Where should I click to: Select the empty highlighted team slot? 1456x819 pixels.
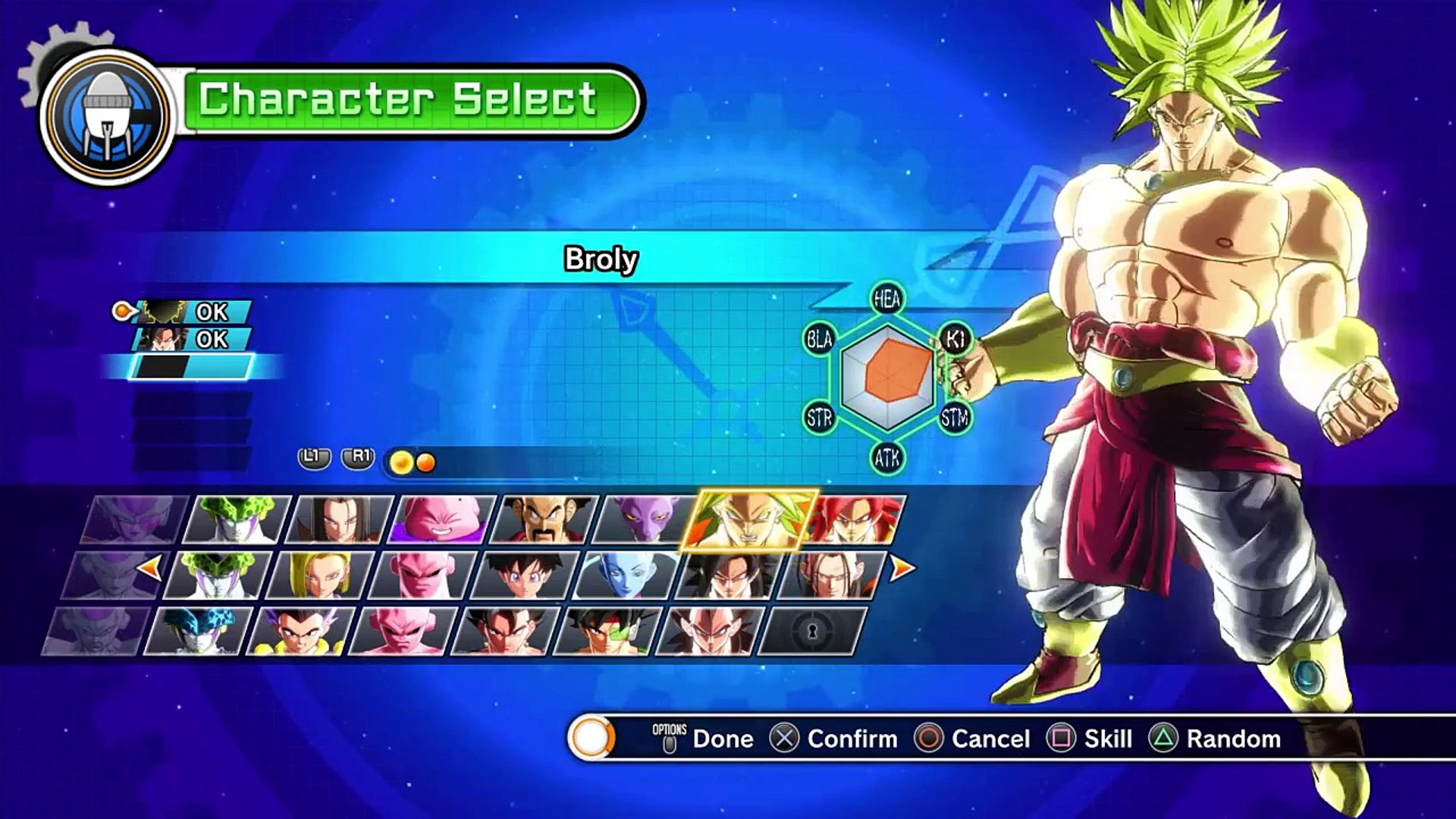click(191, 367)
